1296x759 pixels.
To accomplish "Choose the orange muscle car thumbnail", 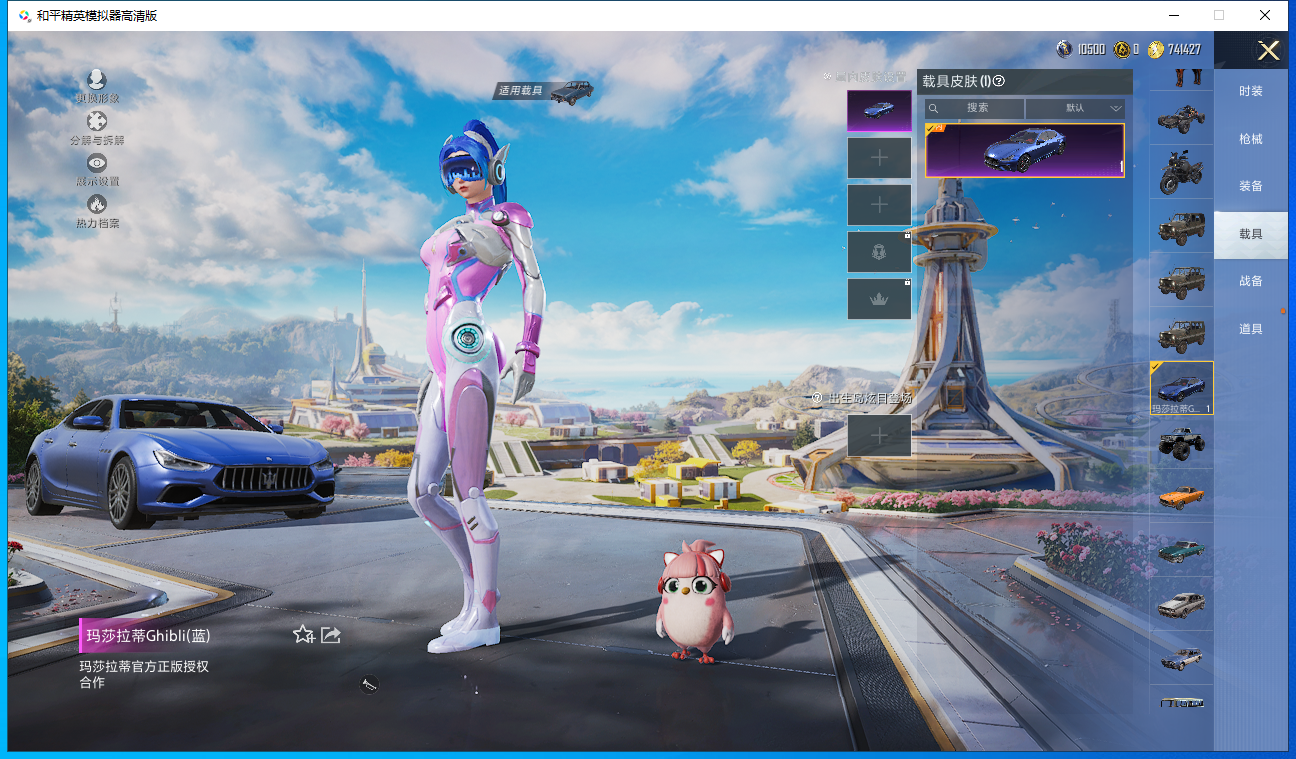I will pyautogui.click(x=1181, y=496).
